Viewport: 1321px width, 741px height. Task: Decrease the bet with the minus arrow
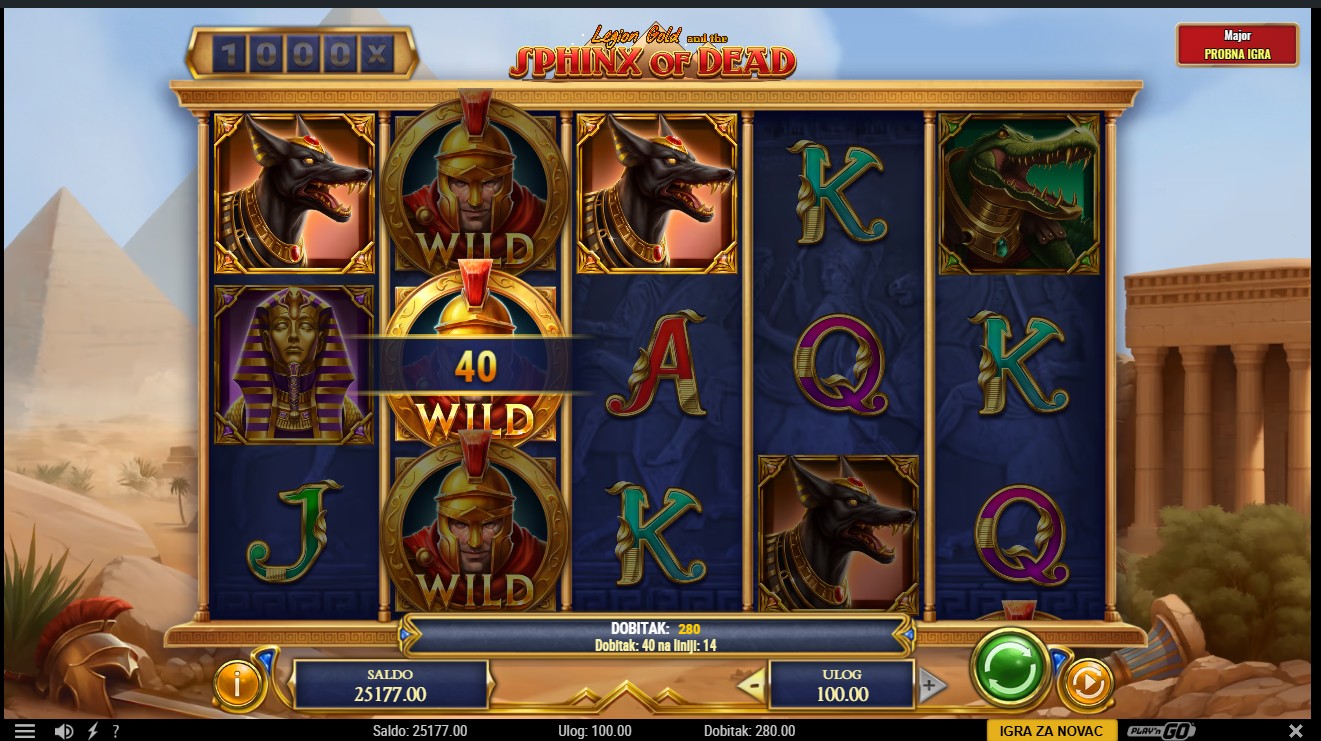pos(752,685)
